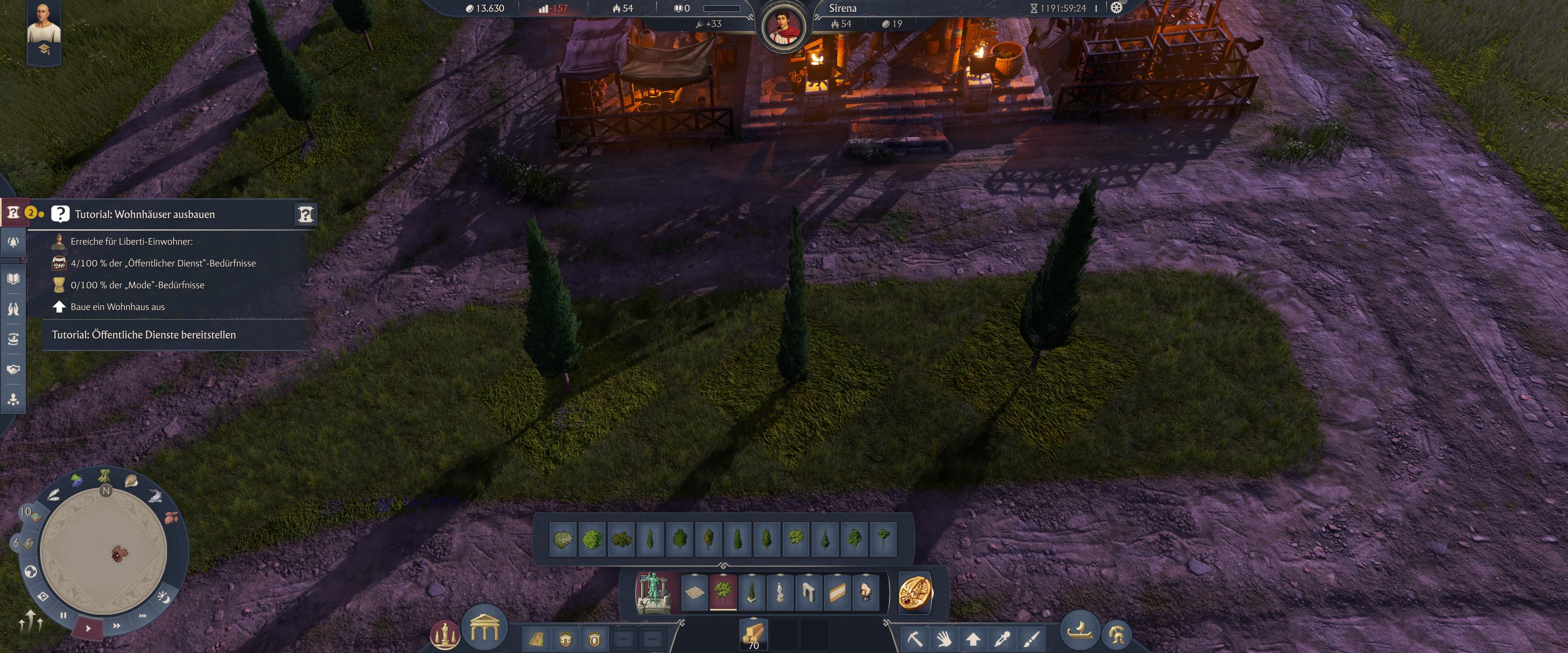
Task: Open the diplomacy handshake tab
Action: [13, 369]
